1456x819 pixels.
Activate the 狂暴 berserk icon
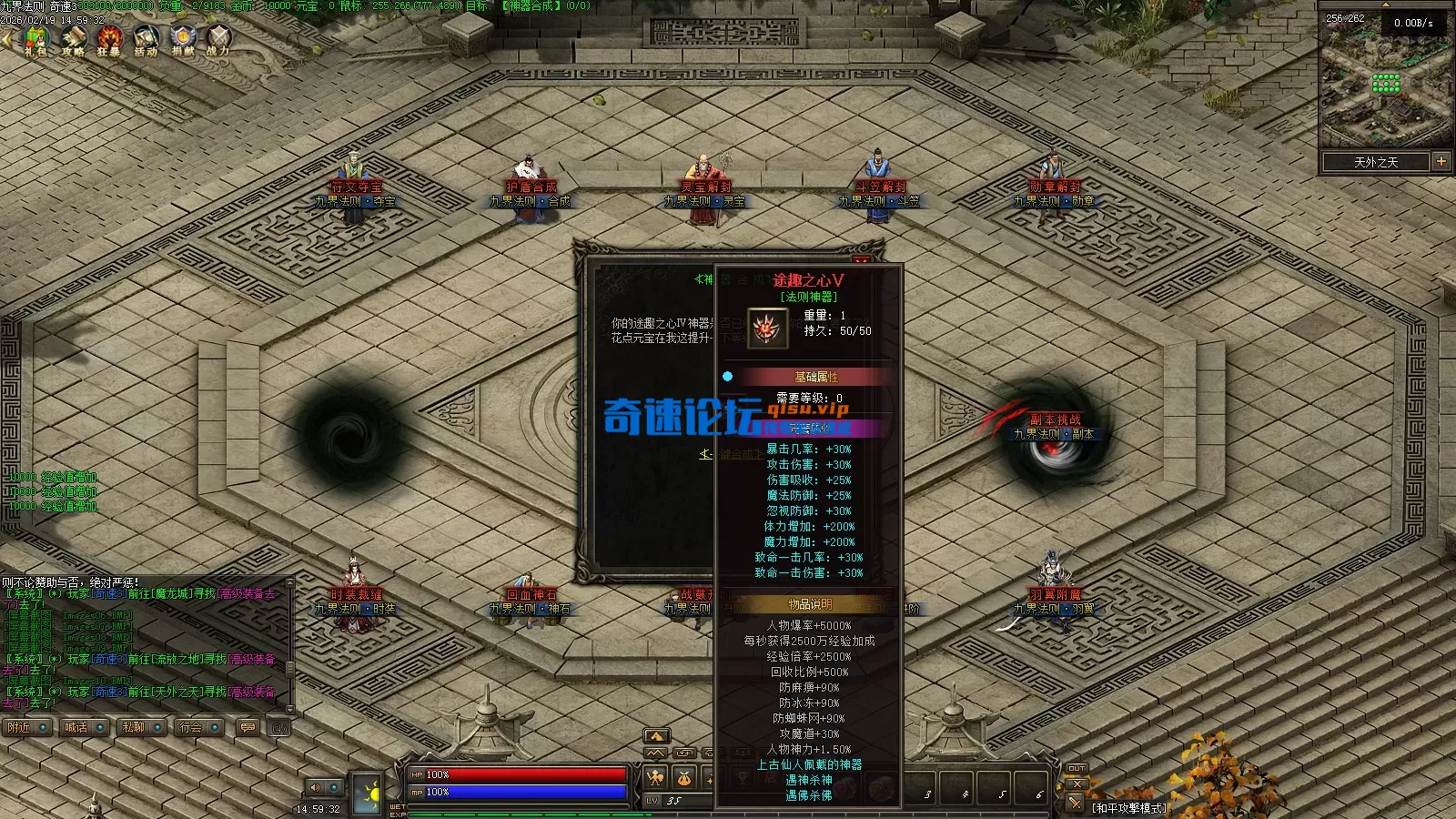(109, 39)
